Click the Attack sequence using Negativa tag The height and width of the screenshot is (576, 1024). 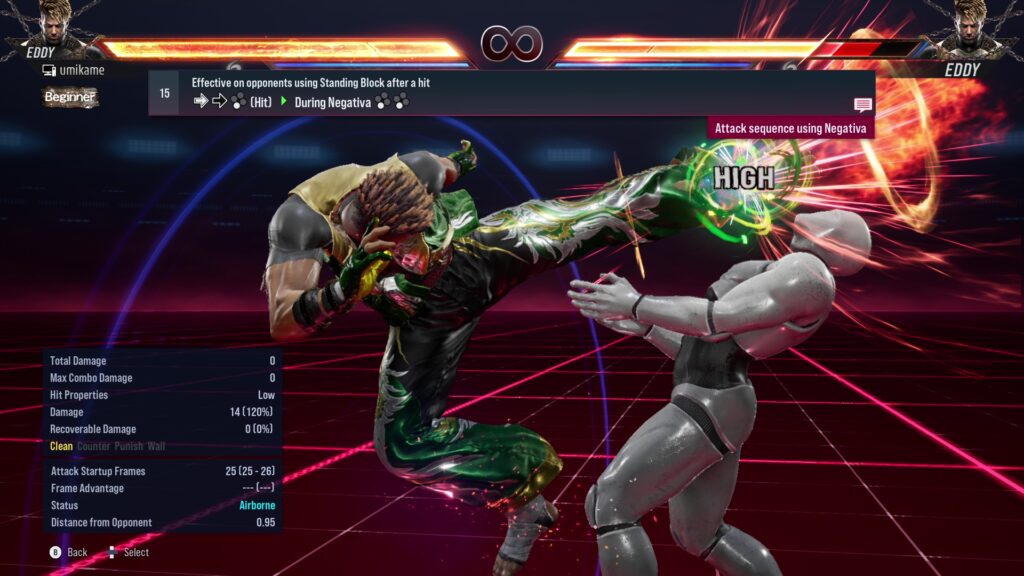pyautogui.click(x=792, y=129)
